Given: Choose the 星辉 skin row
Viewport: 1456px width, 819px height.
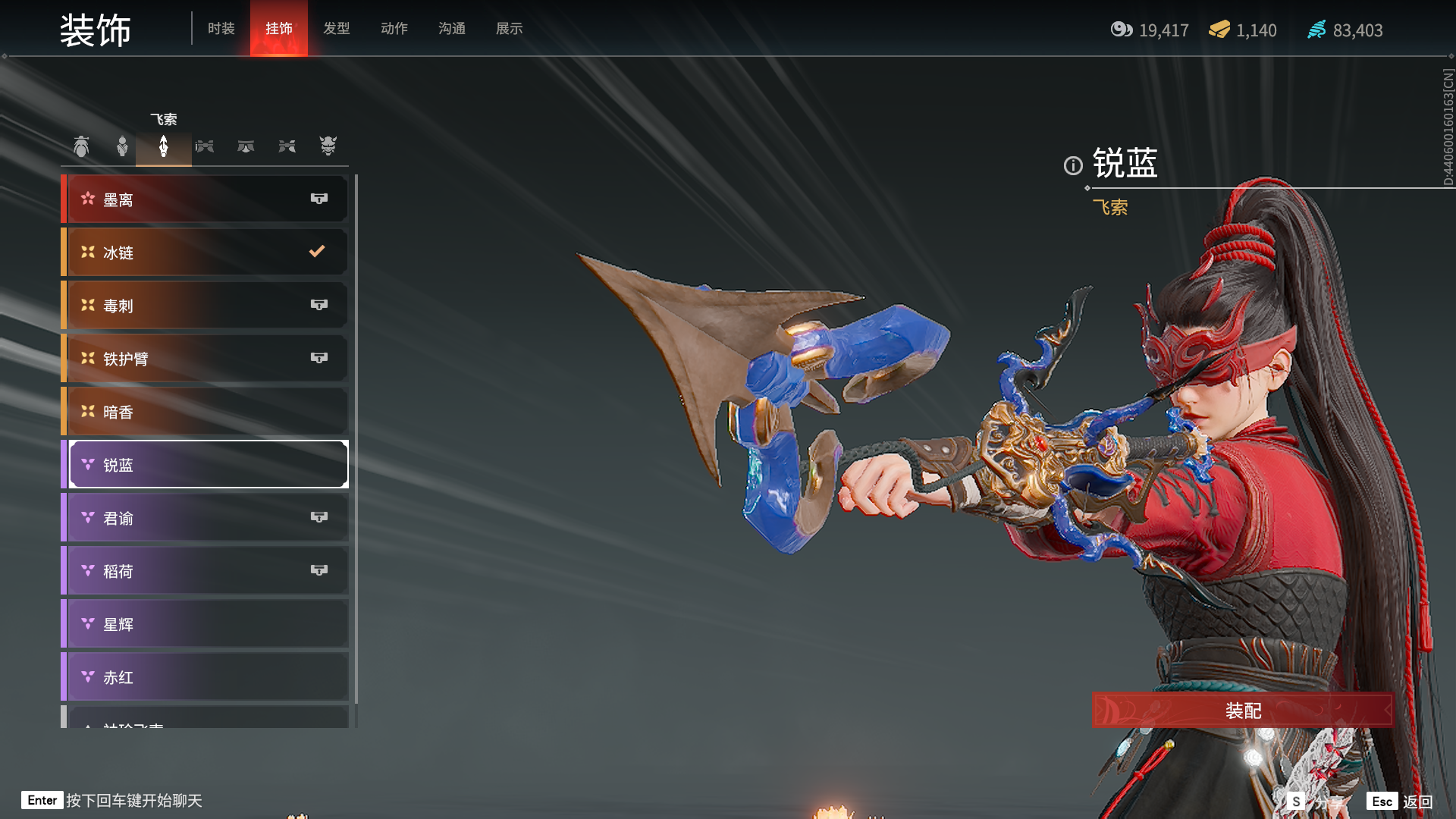Looking at the screenshot, I should click(x=206, y=624).
